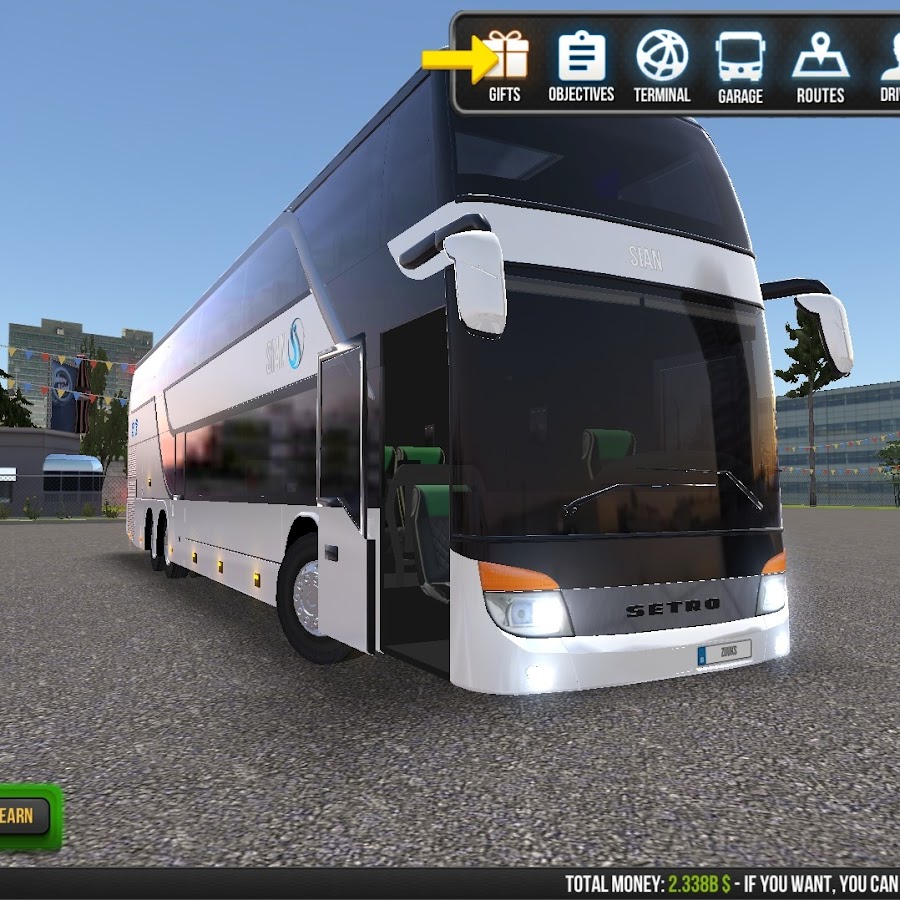
Task: Click the green Earn button
Action: point(22,816)
